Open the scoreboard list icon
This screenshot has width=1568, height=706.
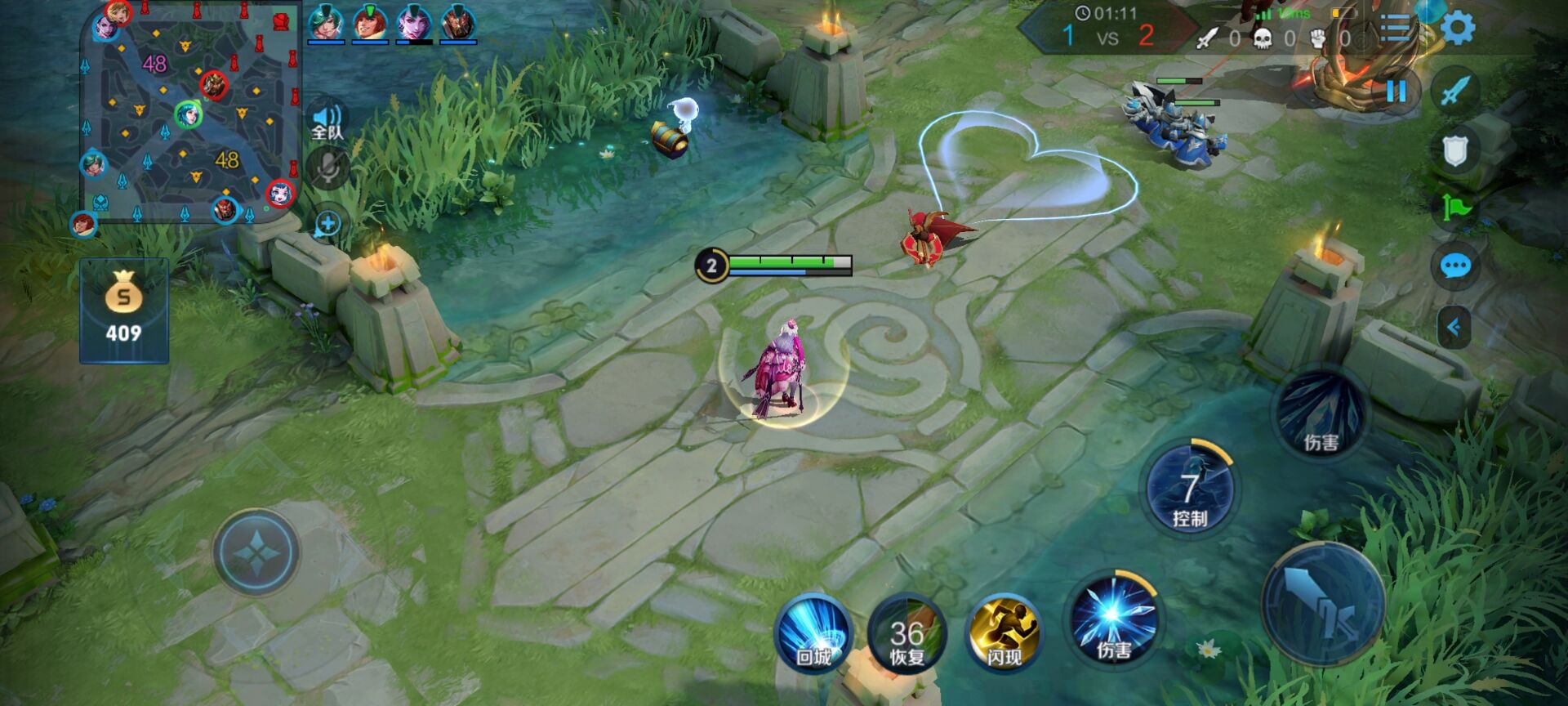pyautogui.click(x=1395, y=29)
